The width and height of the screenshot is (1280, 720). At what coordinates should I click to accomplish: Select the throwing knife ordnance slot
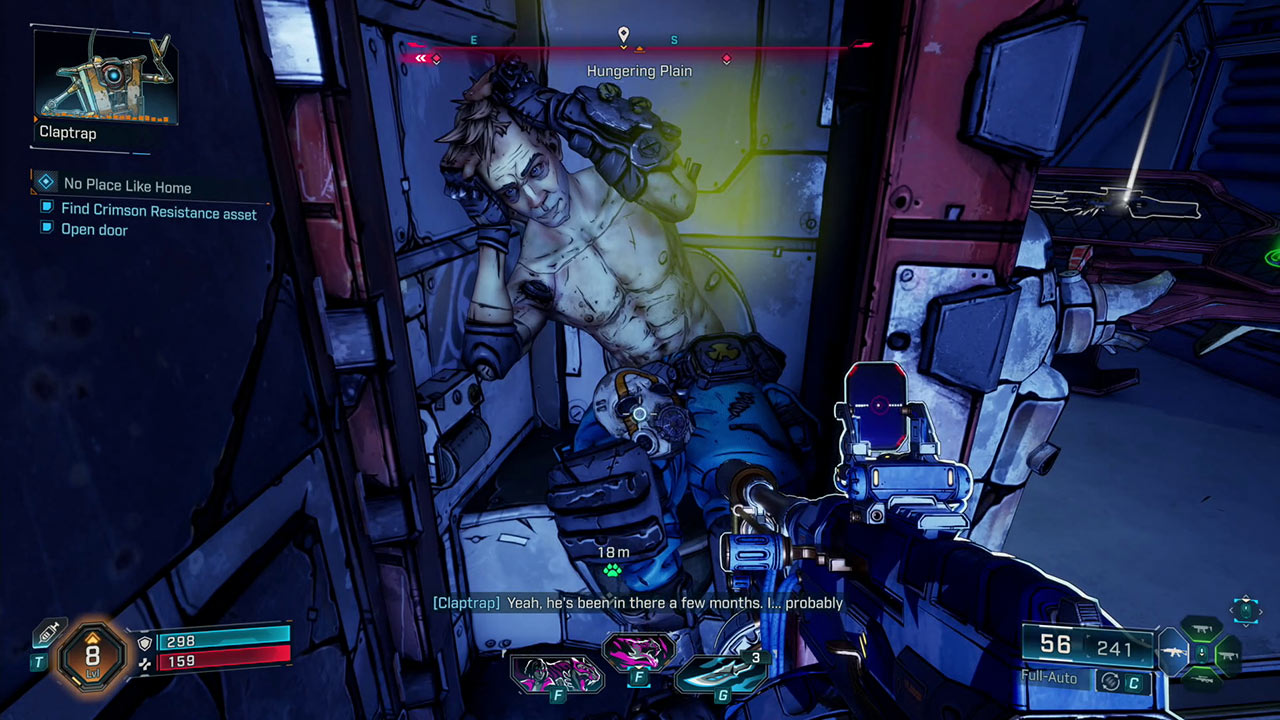pos(720,673)
